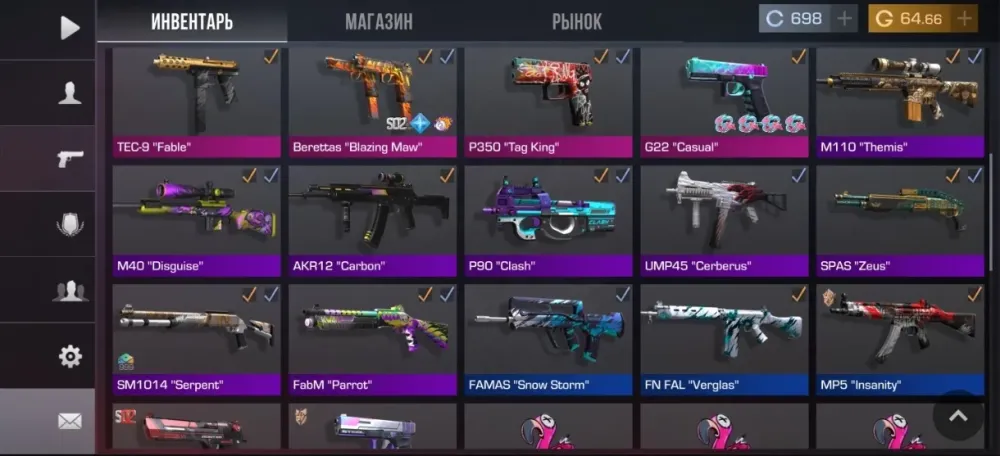Open the play menu in sidebar
This screenshot has height=456, width=1000.
[69, 28]
